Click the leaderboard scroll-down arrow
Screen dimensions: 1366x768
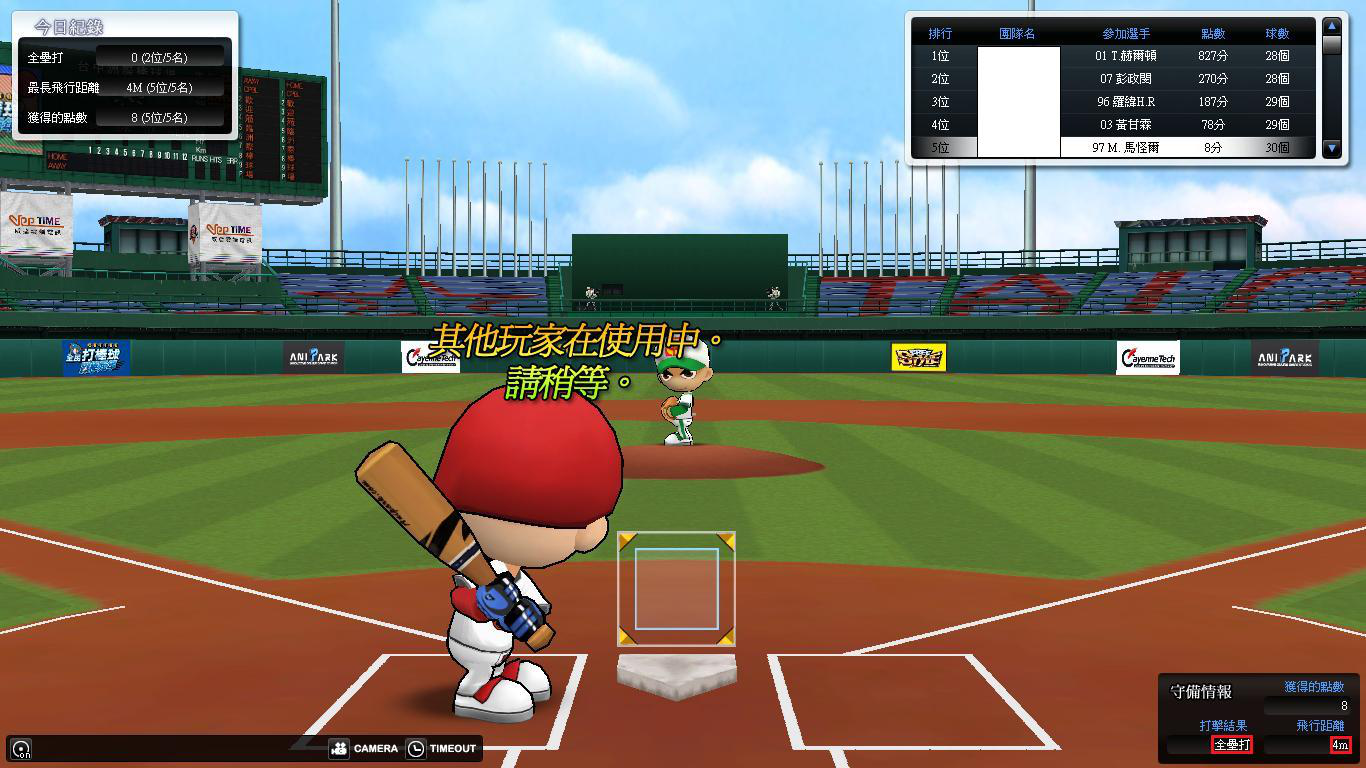point(1331,148)
